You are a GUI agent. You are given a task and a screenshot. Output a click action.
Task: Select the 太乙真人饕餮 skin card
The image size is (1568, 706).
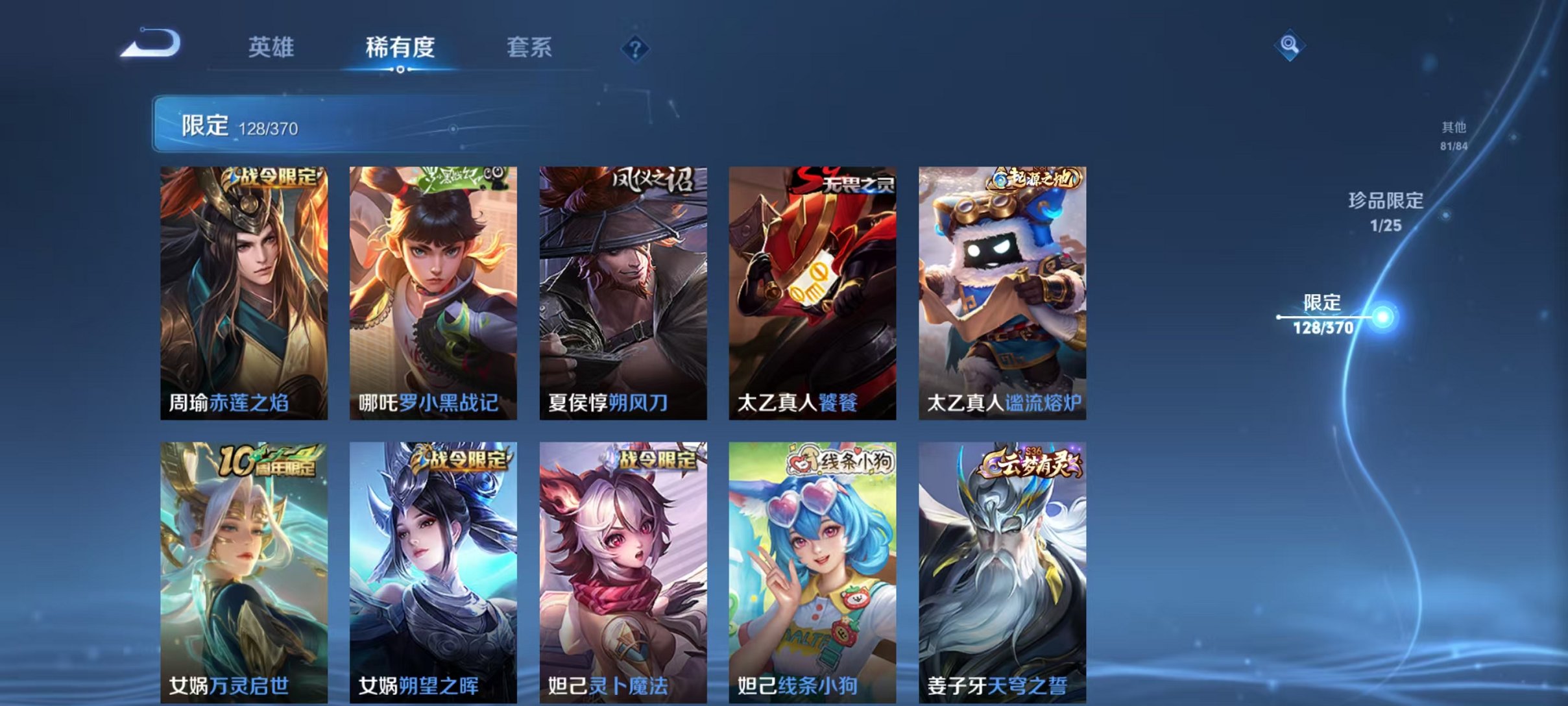pos(810,292)
